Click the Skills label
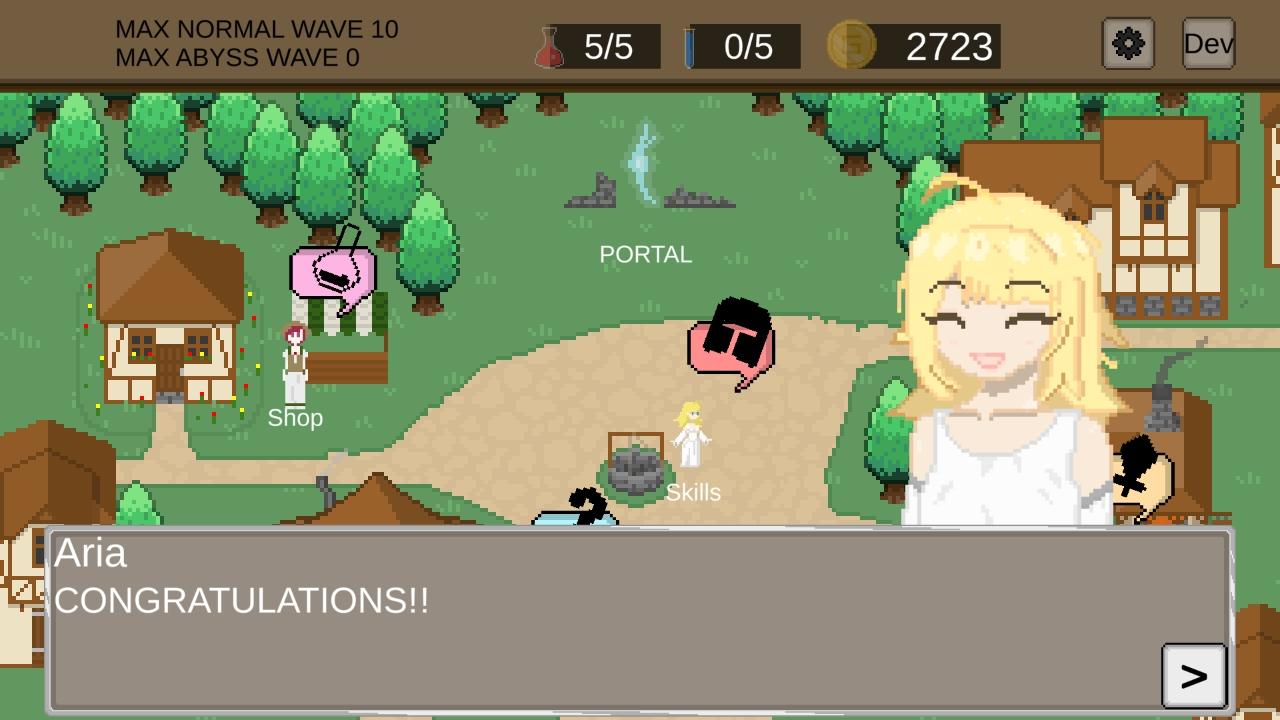Viewport: 1280px width, 720px height. click(x=693, y=492)
